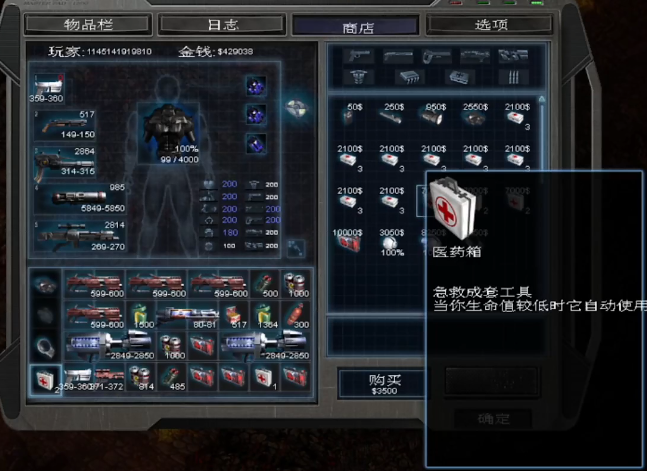Pick the 10000$ red item in the shop
This screenshot has width=647, height=471.
click(x=349, y=242)
